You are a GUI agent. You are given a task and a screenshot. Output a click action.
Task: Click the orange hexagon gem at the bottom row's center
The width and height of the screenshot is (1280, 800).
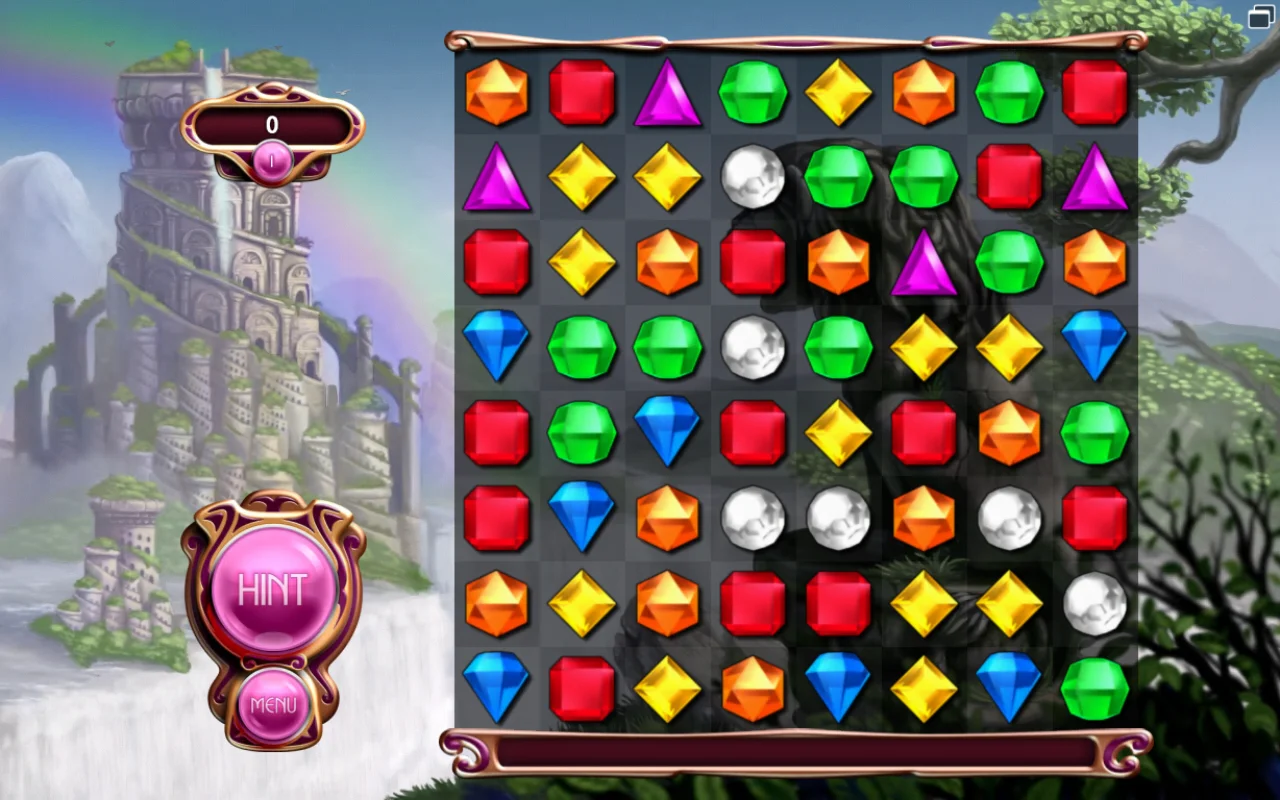pos(753,688)
